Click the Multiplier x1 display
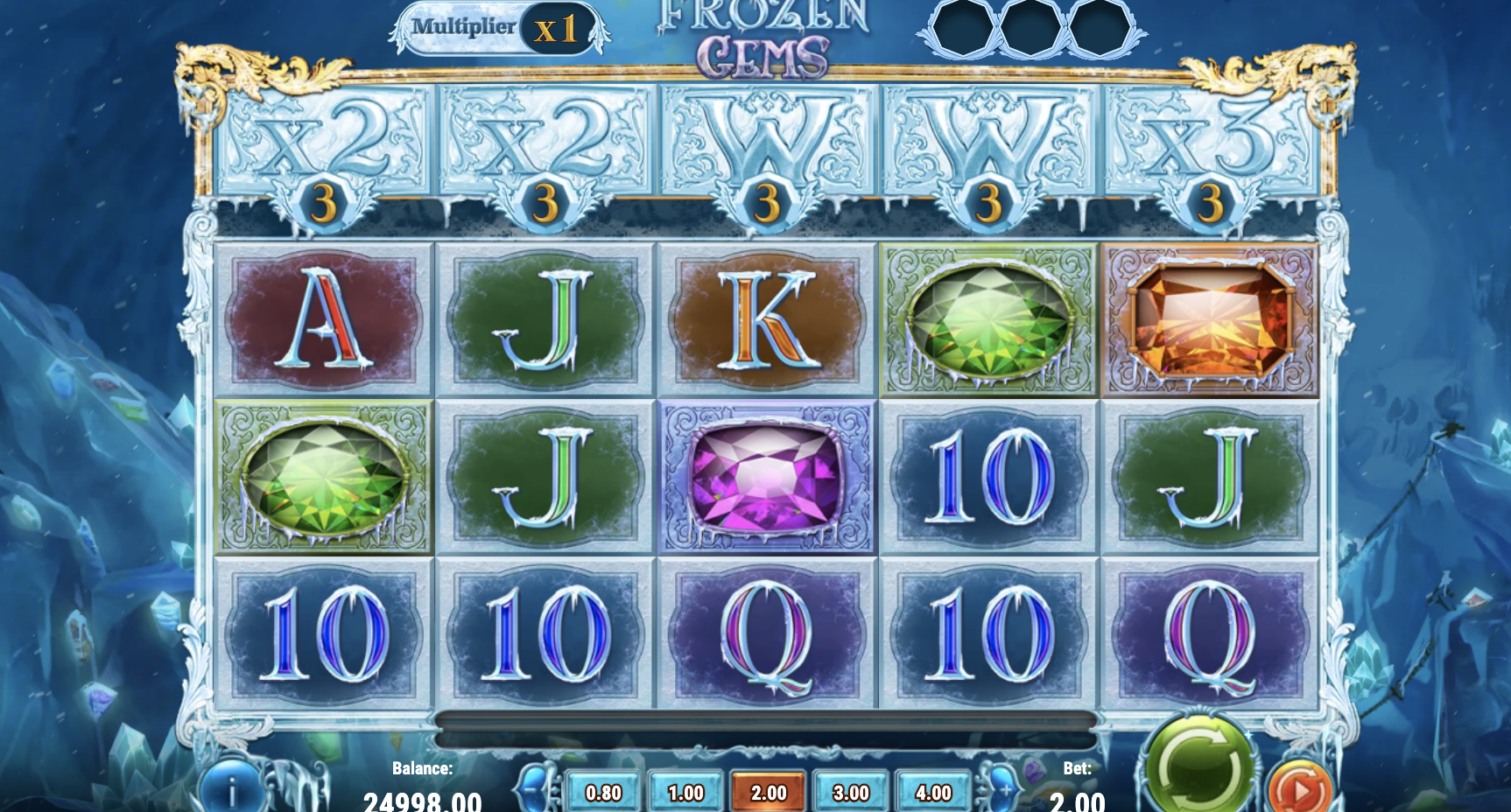The height and width of the screenshot is (812, 1511). pyautogui.click(x=495, y=25)
